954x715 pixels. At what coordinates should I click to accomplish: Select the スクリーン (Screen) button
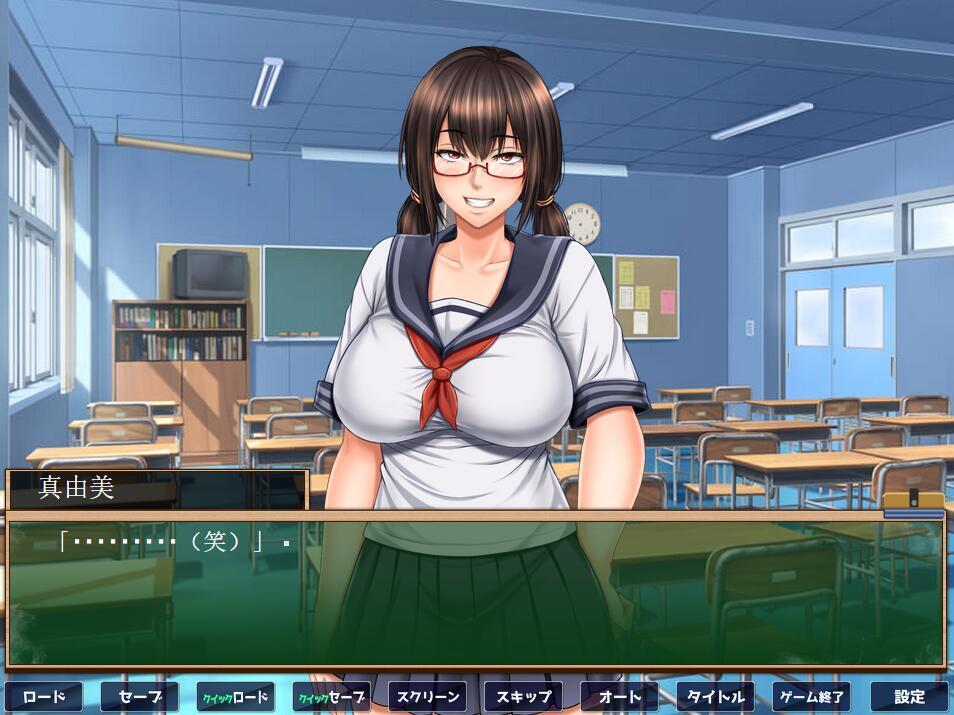(428, 696)
